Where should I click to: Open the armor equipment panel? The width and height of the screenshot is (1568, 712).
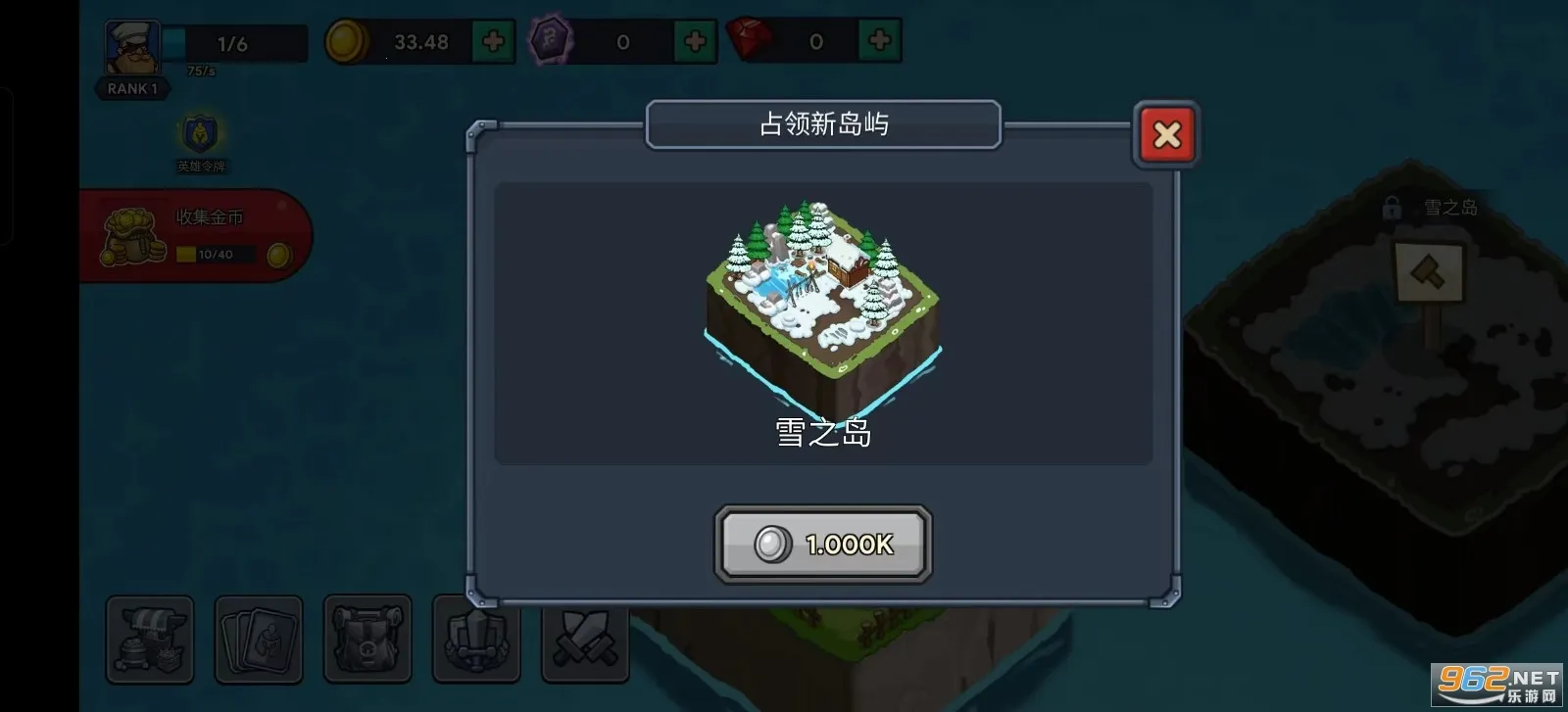[x=476, y=641]
